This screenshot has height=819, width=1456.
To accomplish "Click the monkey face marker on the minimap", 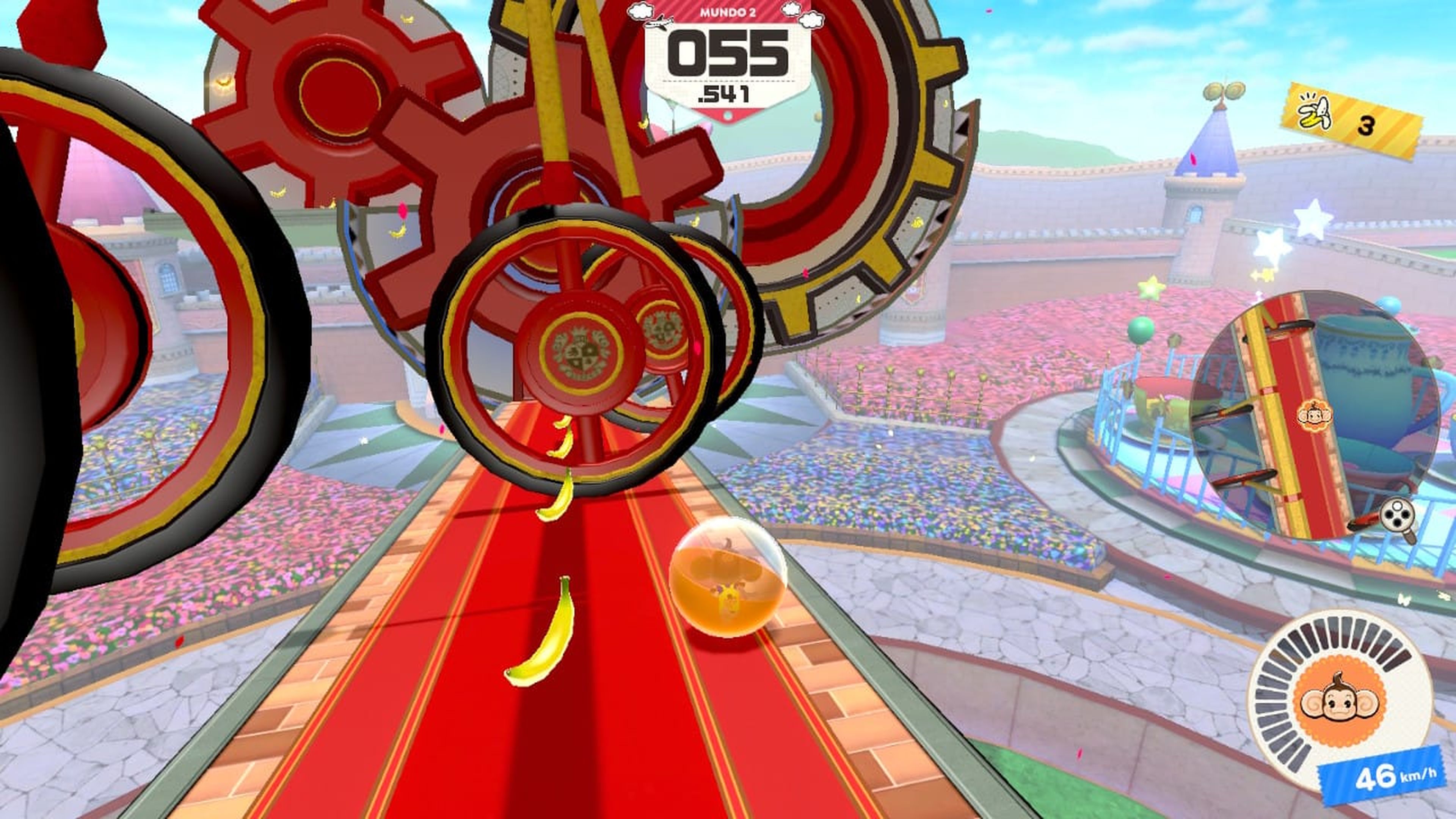I will (x=1315, y=416).
